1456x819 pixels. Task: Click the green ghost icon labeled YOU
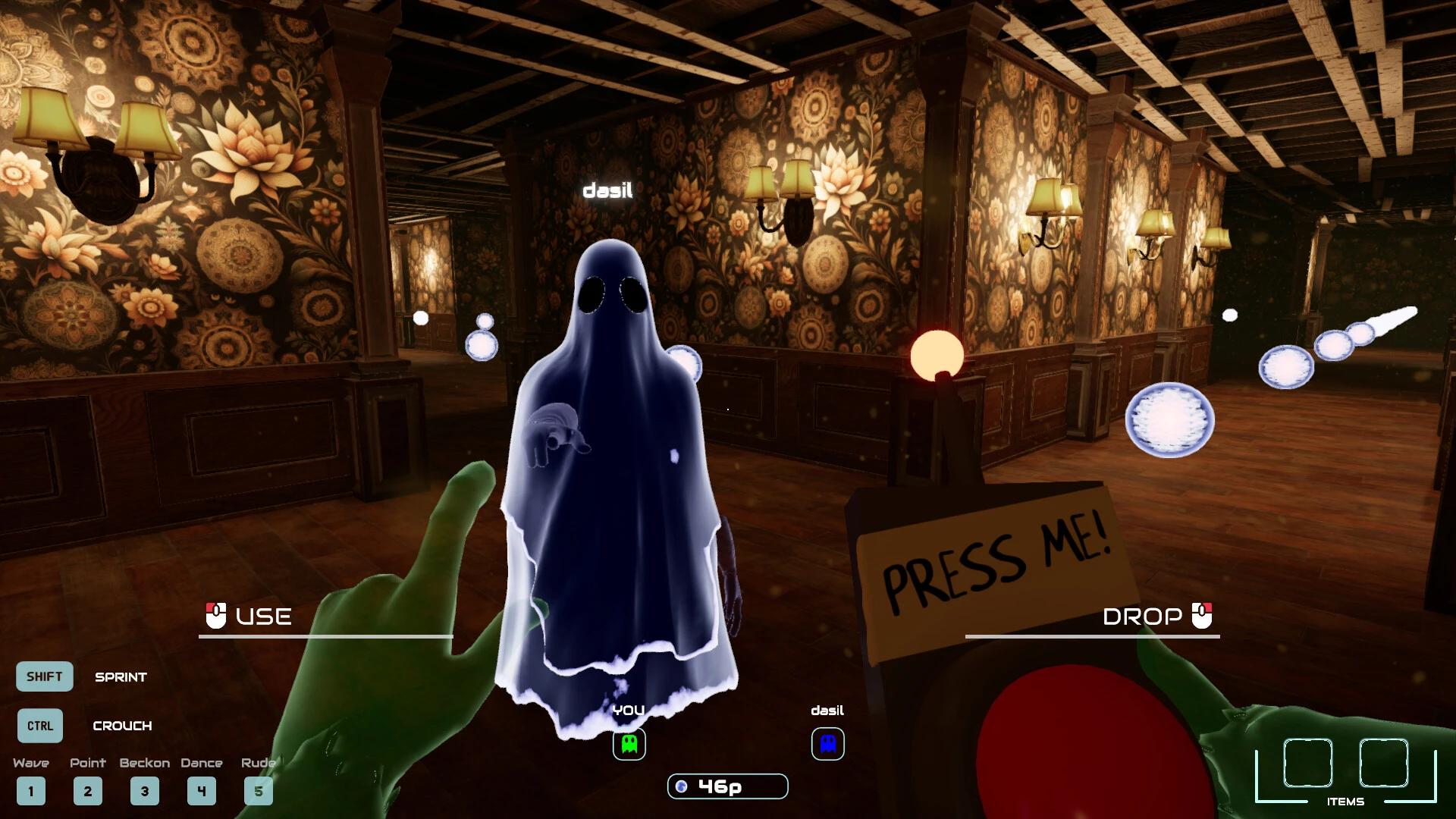(628, 744)
